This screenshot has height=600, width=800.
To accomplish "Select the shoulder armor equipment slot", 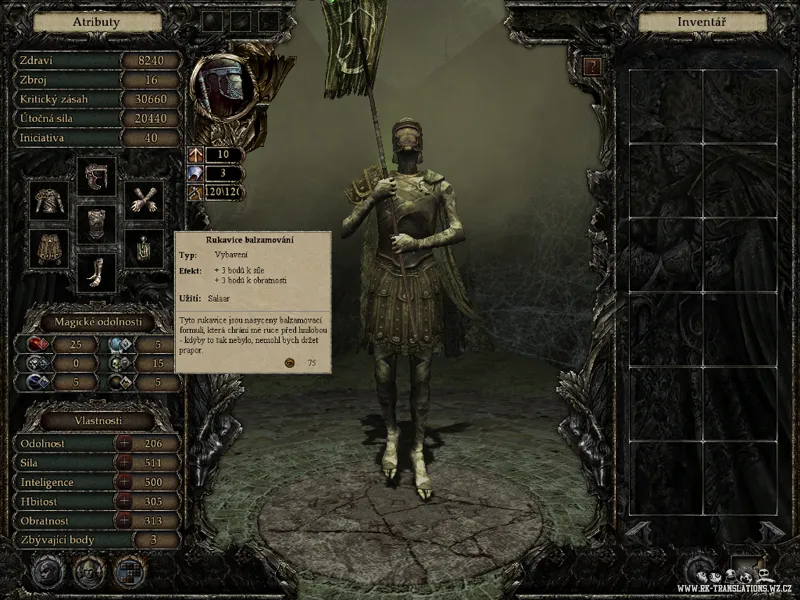I will [49, 201].
